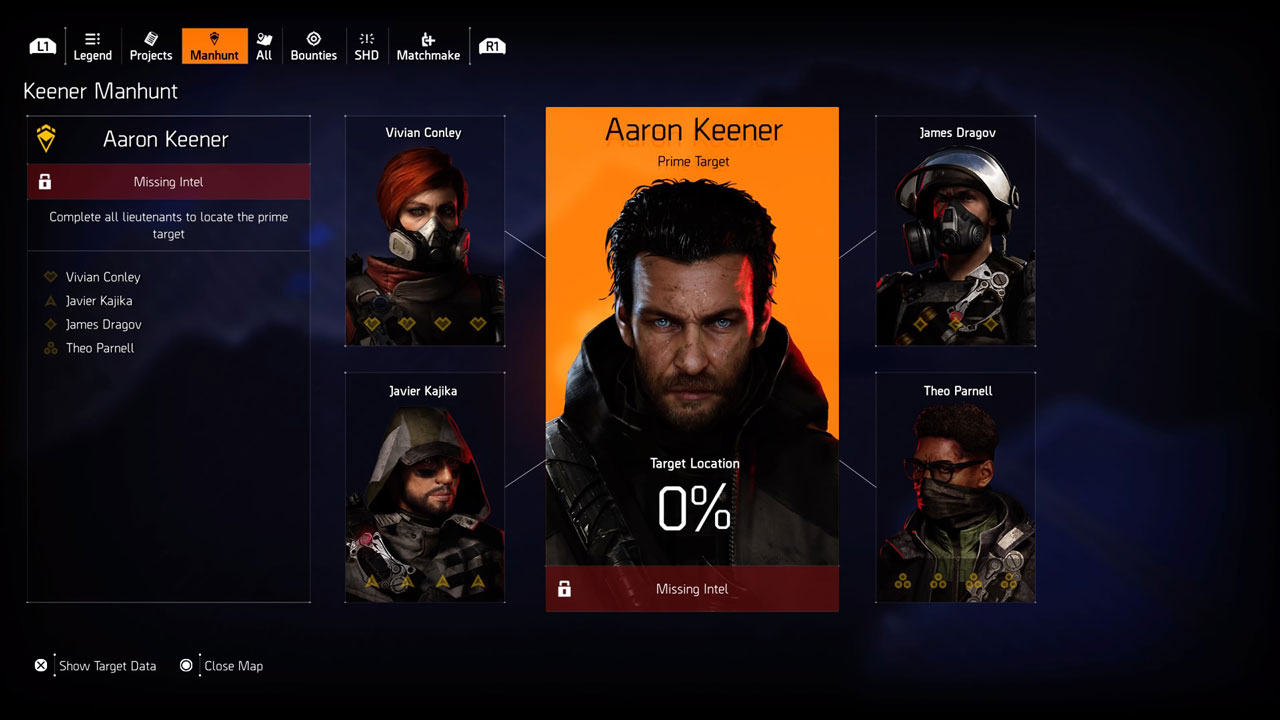Select James Dragov in the lieutenant list
The height and width of the screenshot is (720, 1280).
[104, 325]
